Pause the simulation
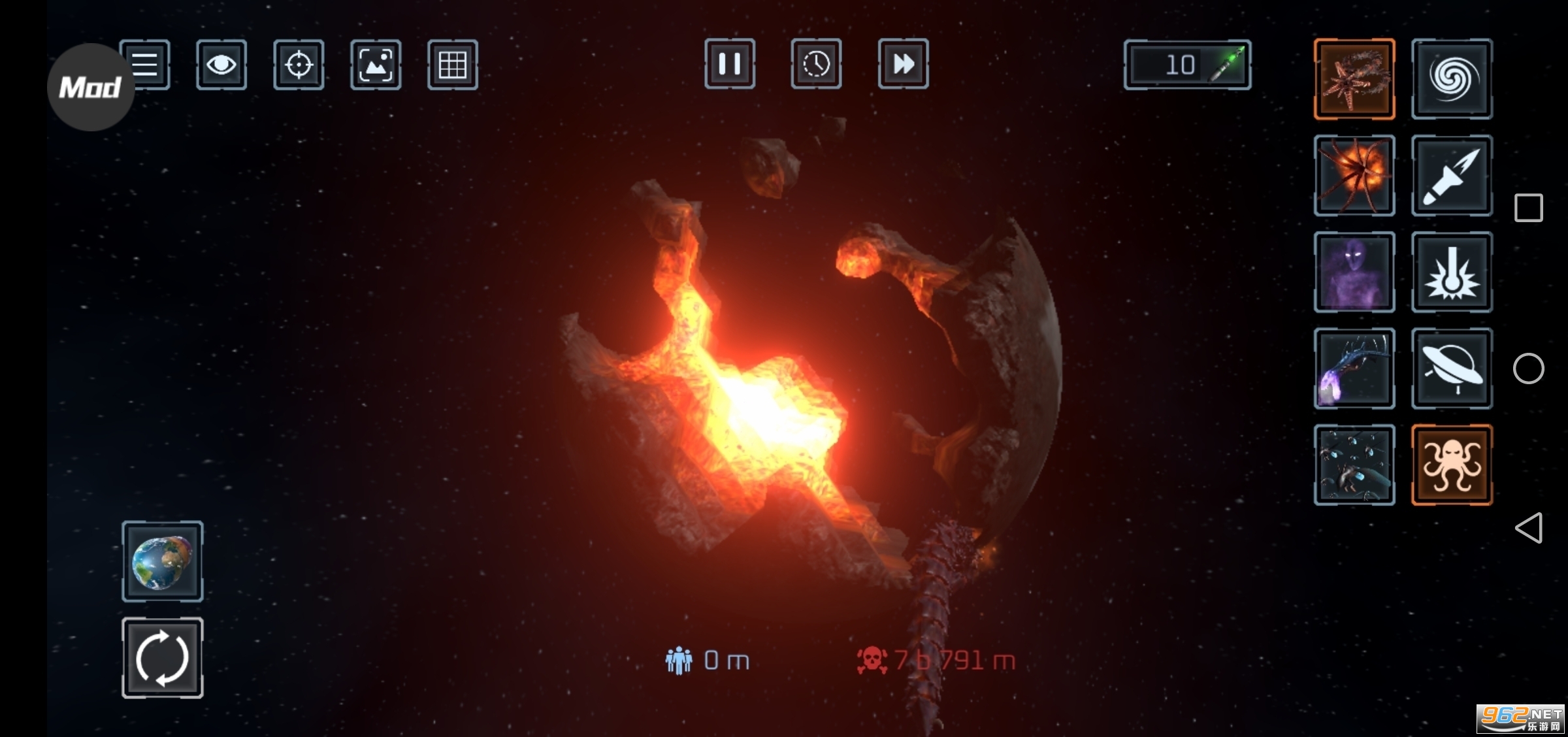 [730, 64]
